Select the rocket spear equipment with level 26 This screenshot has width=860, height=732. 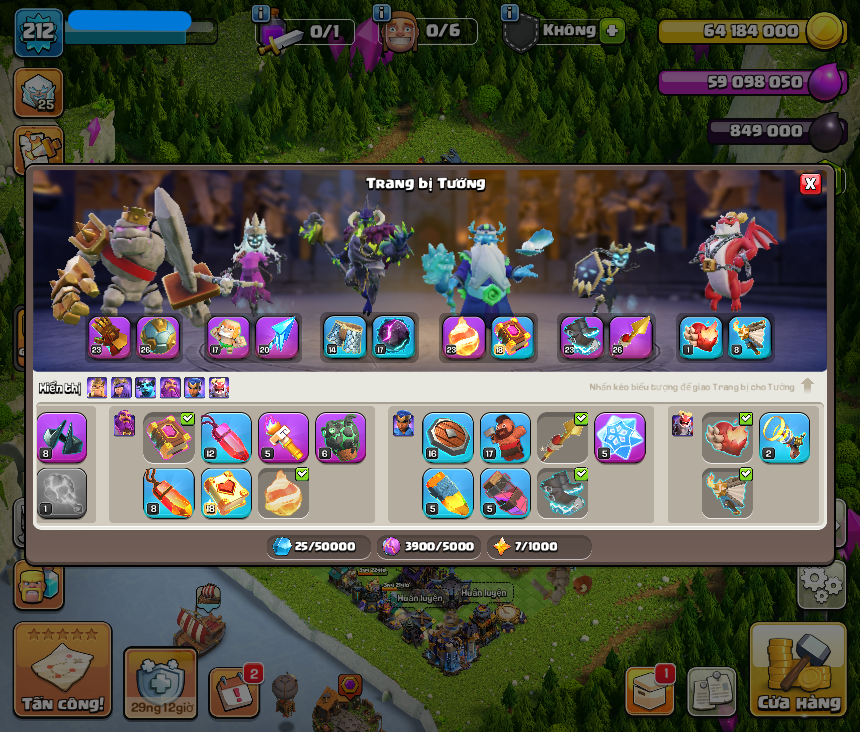pyautogui.click(x=631, y=338)
